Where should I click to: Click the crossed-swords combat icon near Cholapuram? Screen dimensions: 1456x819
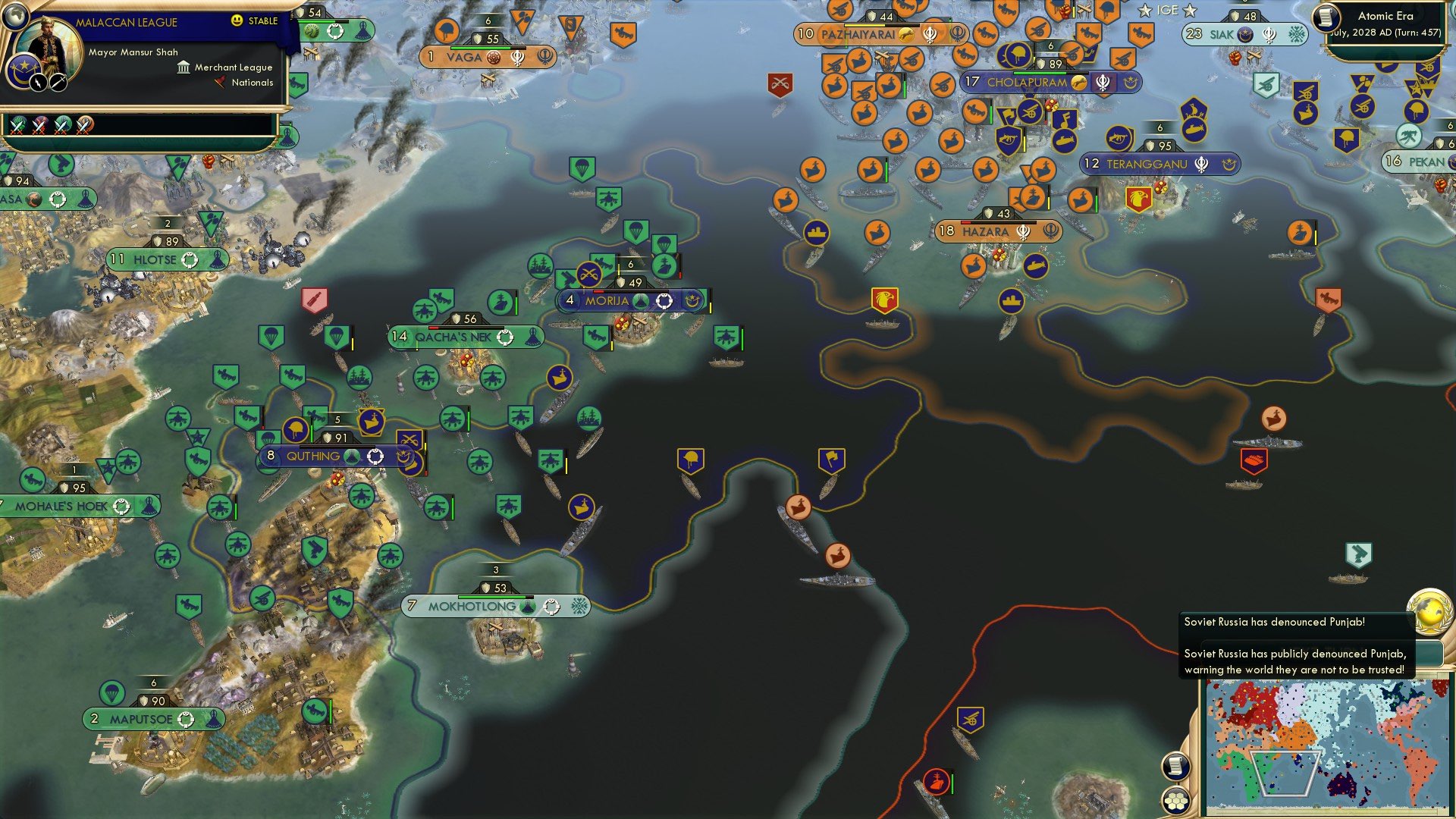point(779,83)
